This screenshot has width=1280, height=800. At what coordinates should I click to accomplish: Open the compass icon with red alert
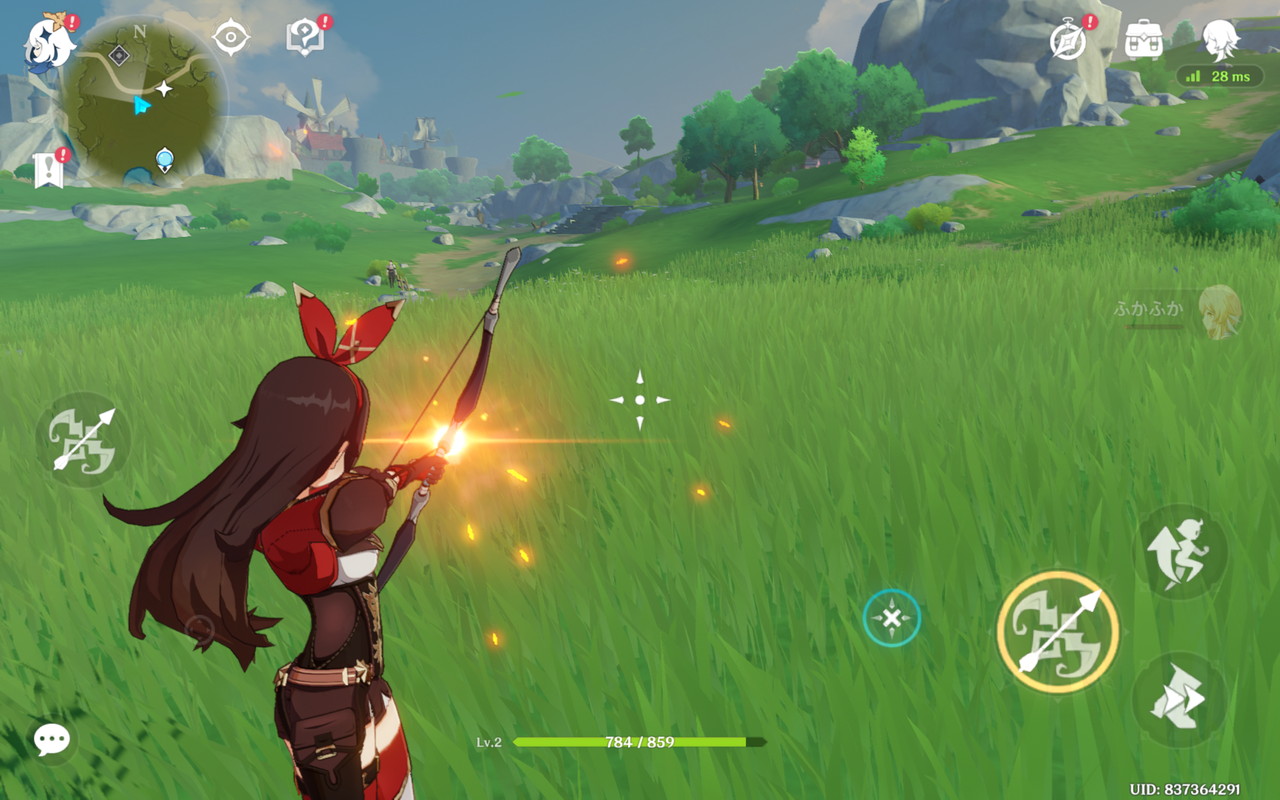pos(1069,41)
